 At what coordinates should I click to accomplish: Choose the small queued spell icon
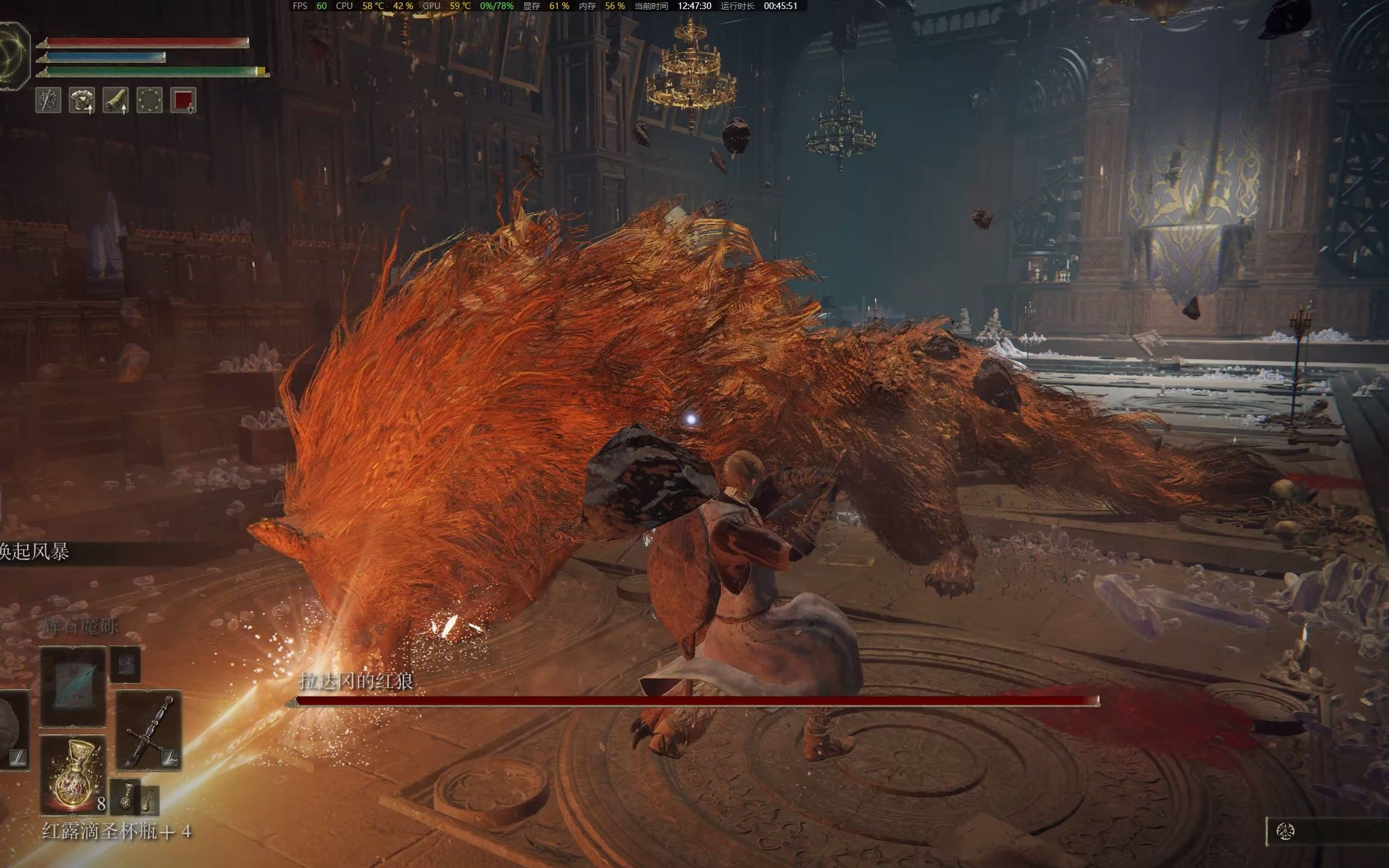pos(125,664)
